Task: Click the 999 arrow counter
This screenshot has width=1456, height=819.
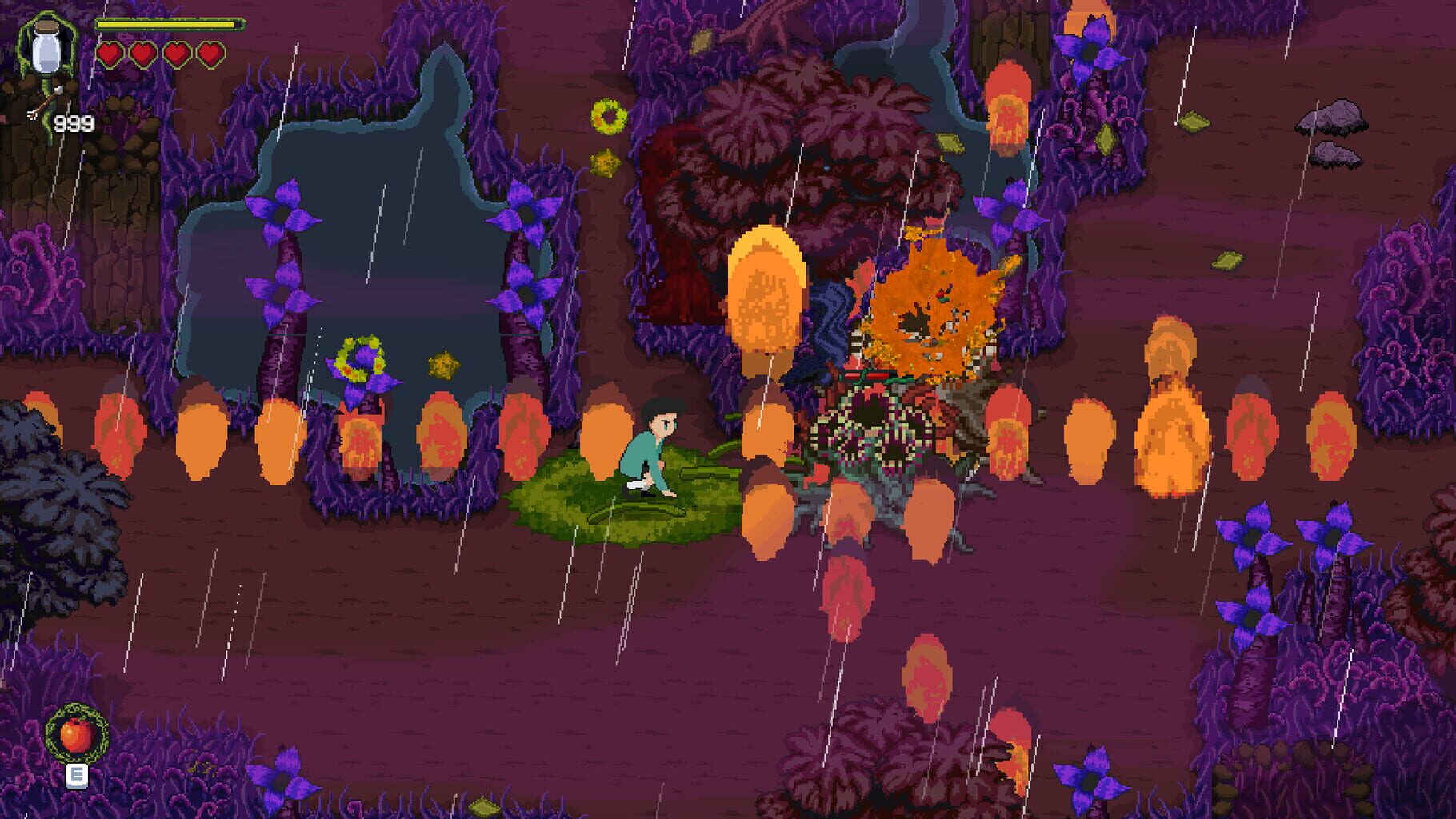Action: point(76,124)
